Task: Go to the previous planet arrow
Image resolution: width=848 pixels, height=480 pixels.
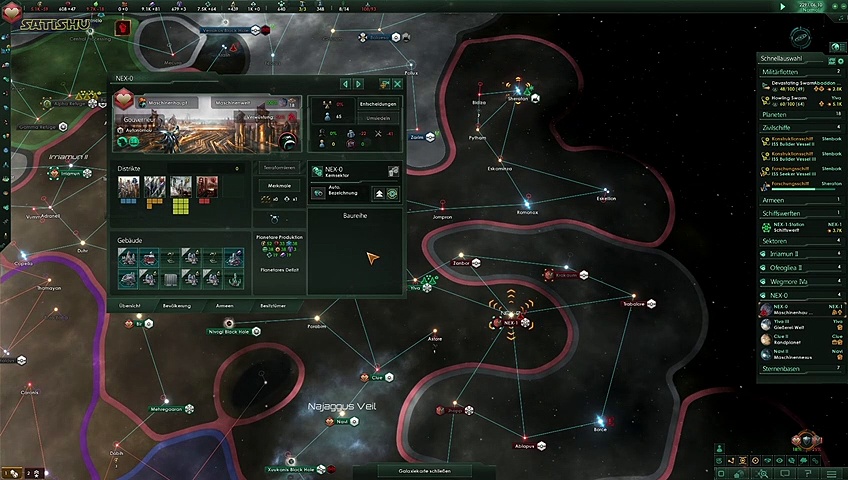Action: pyautogui.click(x=346, y=84)
